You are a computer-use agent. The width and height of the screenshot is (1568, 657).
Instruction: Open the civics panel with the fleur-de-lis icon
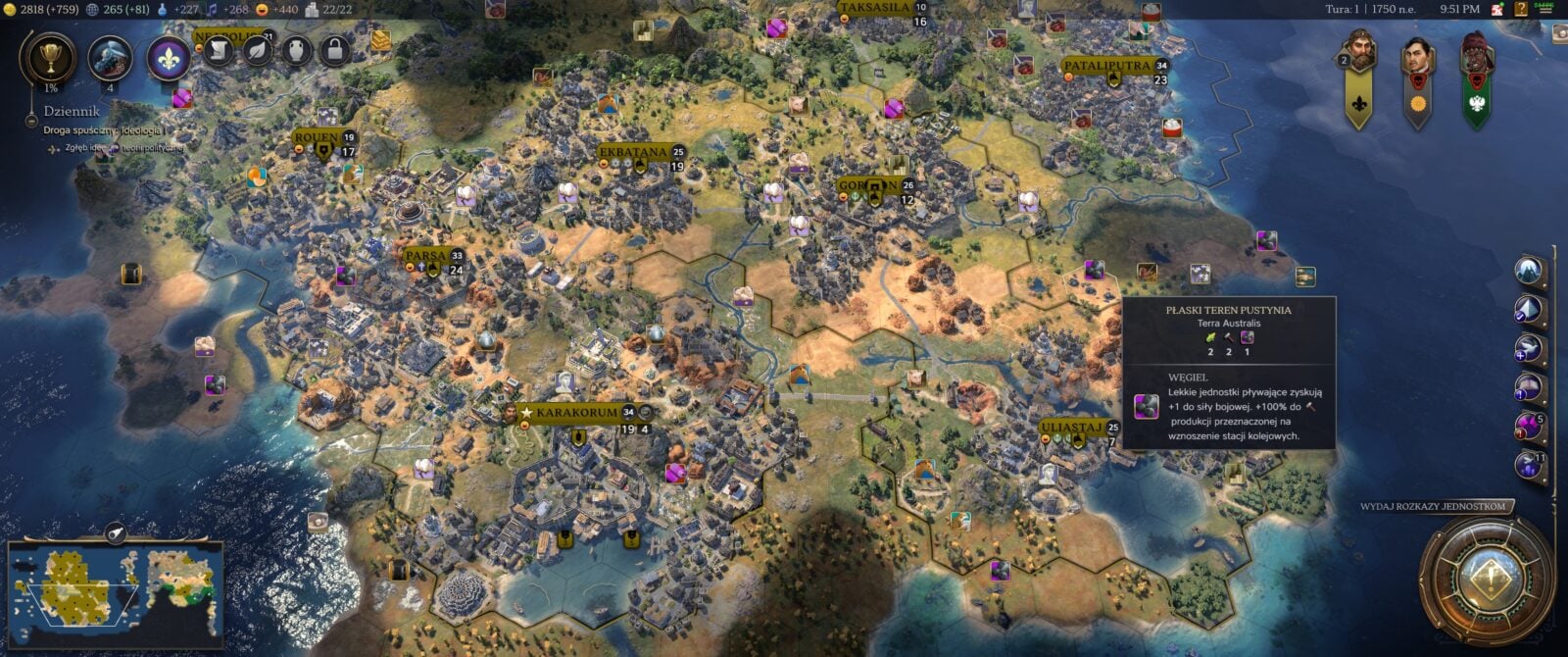point(169,57)
